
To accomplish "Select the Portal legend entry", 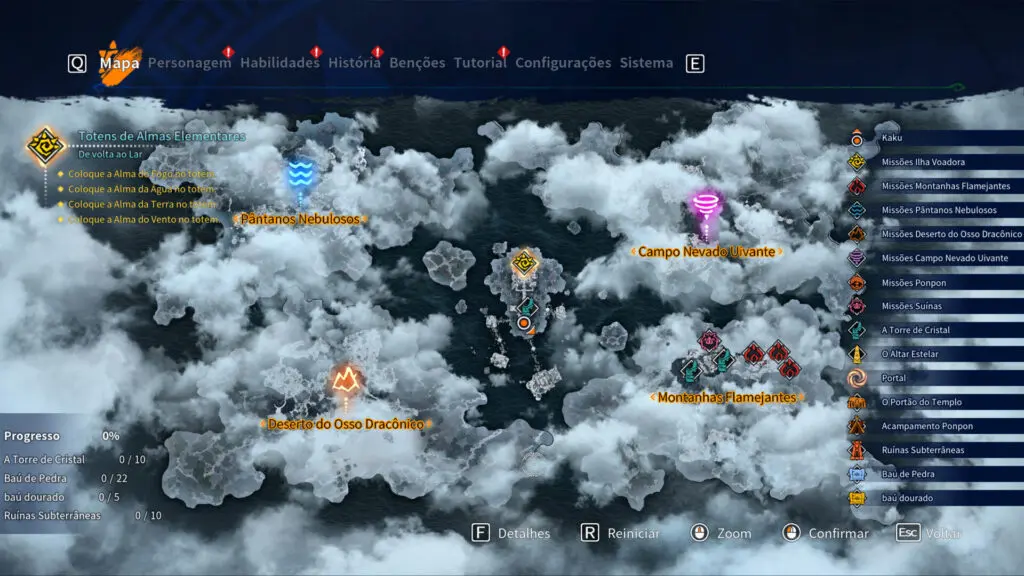I will (x=894, y=378).
